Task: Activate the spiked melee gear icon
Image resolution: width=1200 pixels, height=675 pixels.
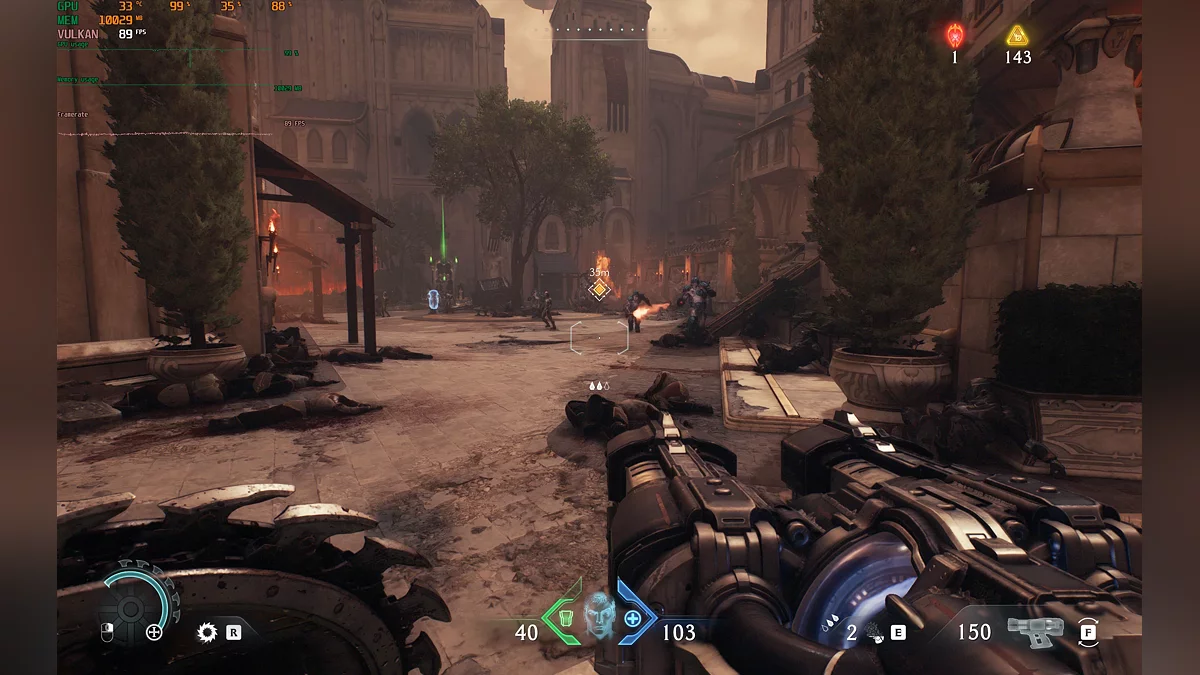Action: point(207,632)
